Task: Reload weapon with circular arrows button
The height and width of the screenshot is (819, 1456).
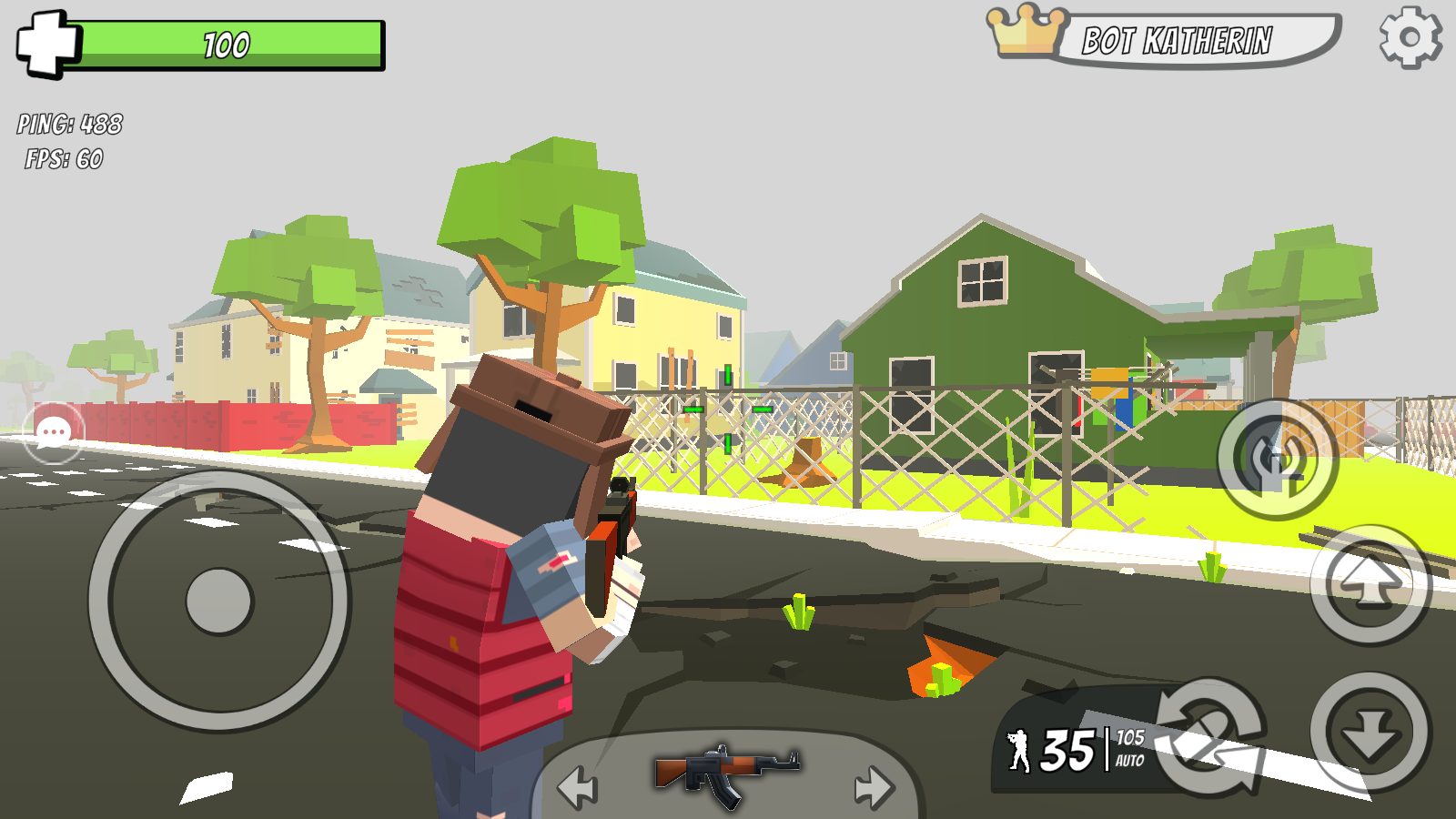Action: click(x=1210, y=735)
